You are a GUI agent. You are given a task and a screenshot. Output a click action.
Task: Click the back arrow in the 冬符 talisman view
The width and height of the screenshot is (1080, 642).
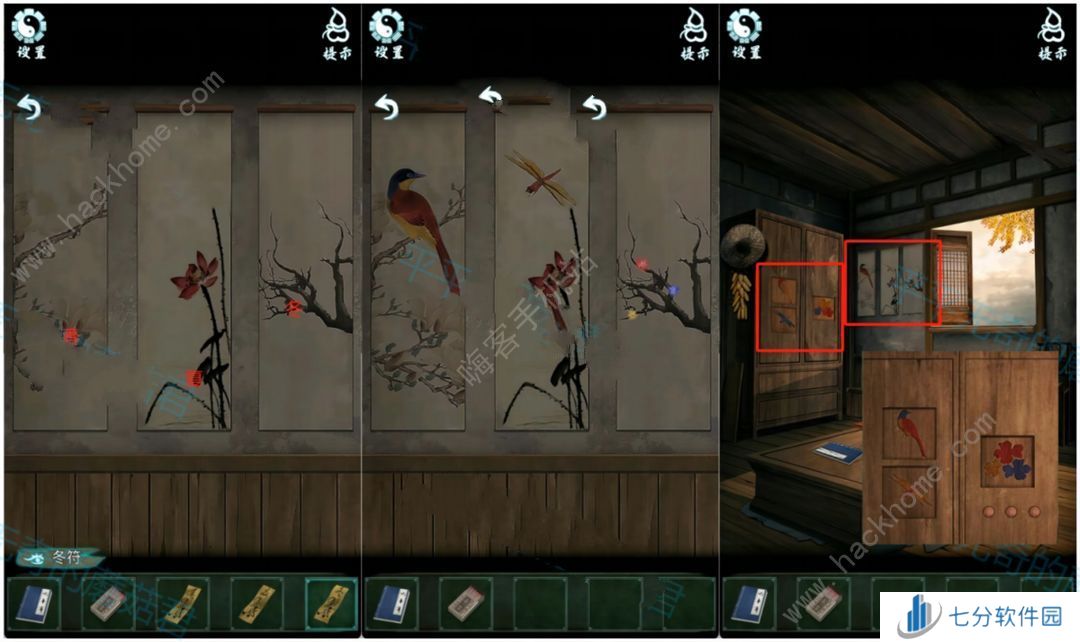(29, 107)
